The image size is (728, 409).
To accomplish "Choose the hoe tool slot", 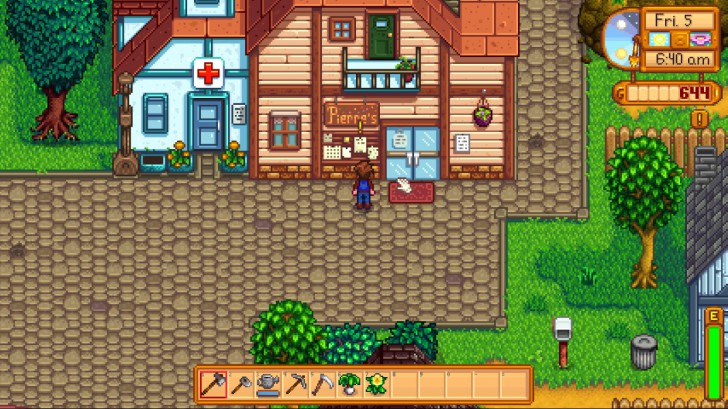I will point(240,384).
